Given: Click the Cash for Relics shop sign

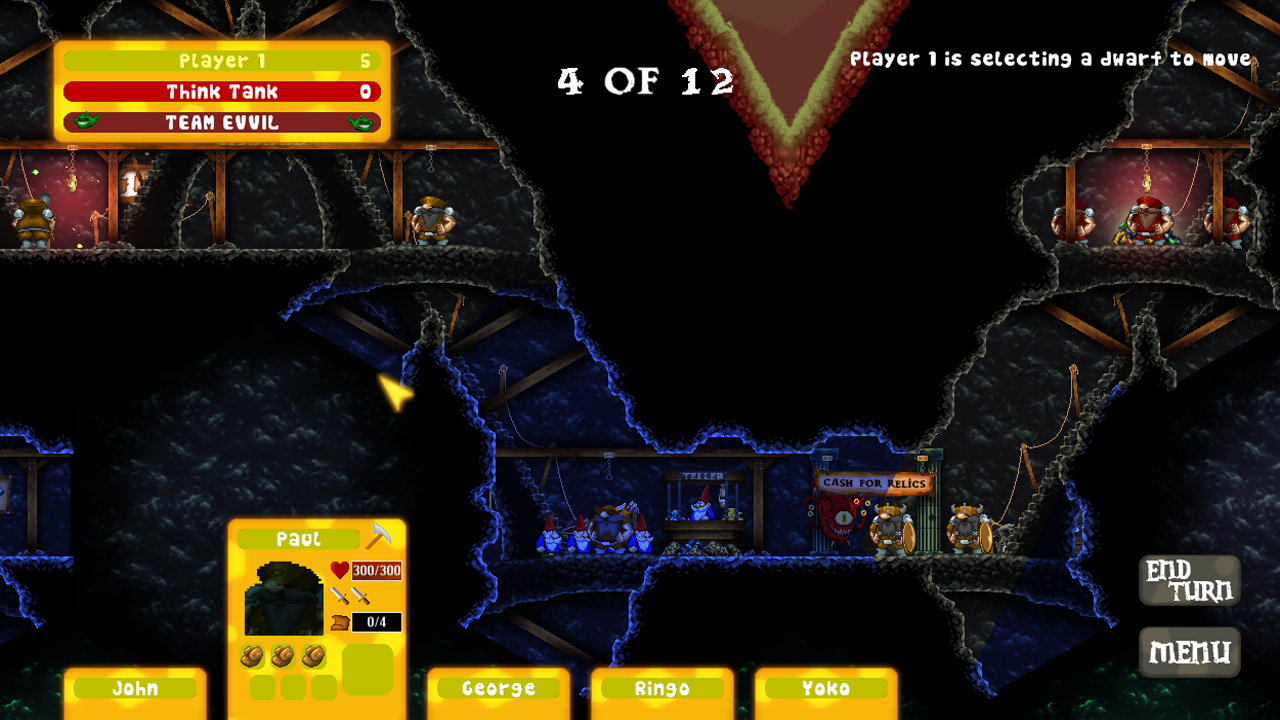Looking at the screenshot, I should (873, 483).
